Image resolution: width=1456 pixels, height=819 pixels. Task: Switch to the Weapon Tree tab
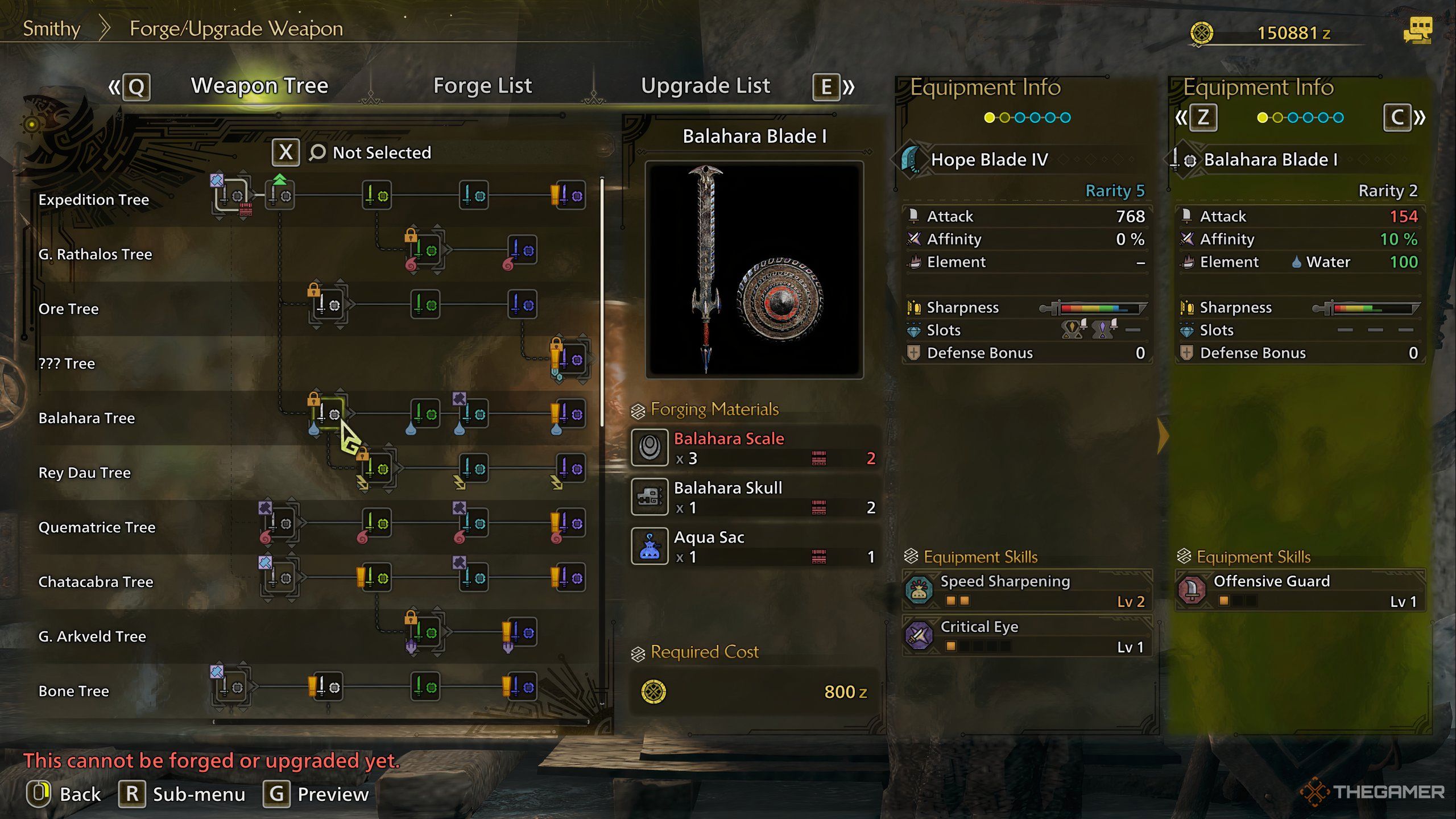[x=259, y=86]
